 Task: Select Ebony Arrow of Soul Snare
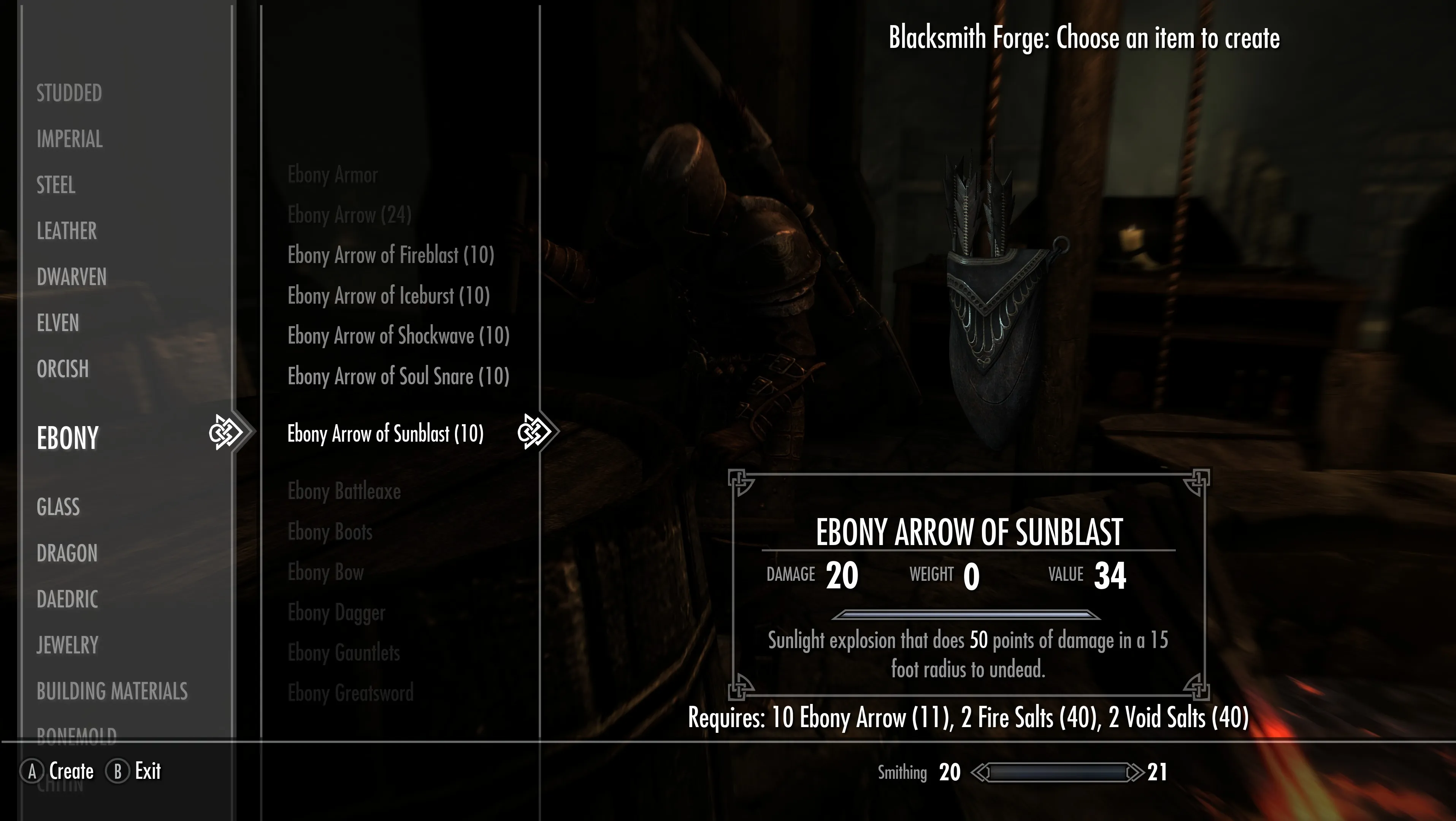pos(398,376)
